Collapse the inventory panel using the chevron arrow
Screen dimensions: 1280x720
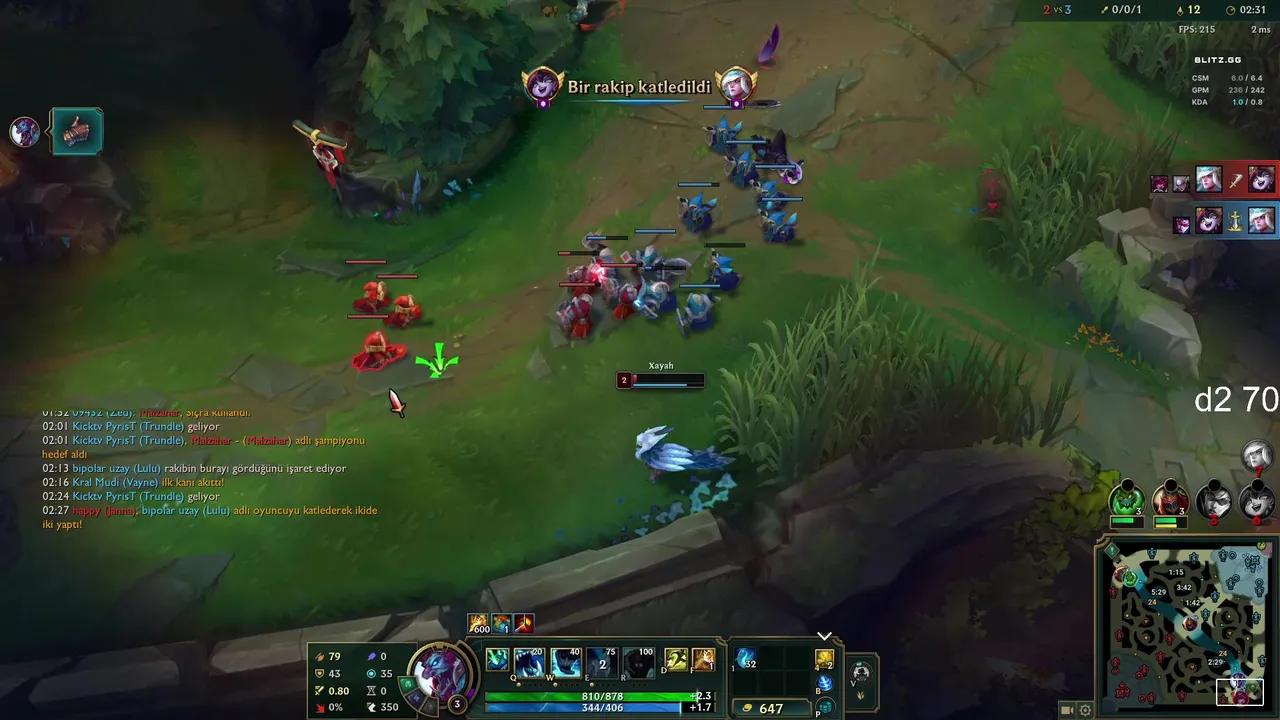(825, 636)
